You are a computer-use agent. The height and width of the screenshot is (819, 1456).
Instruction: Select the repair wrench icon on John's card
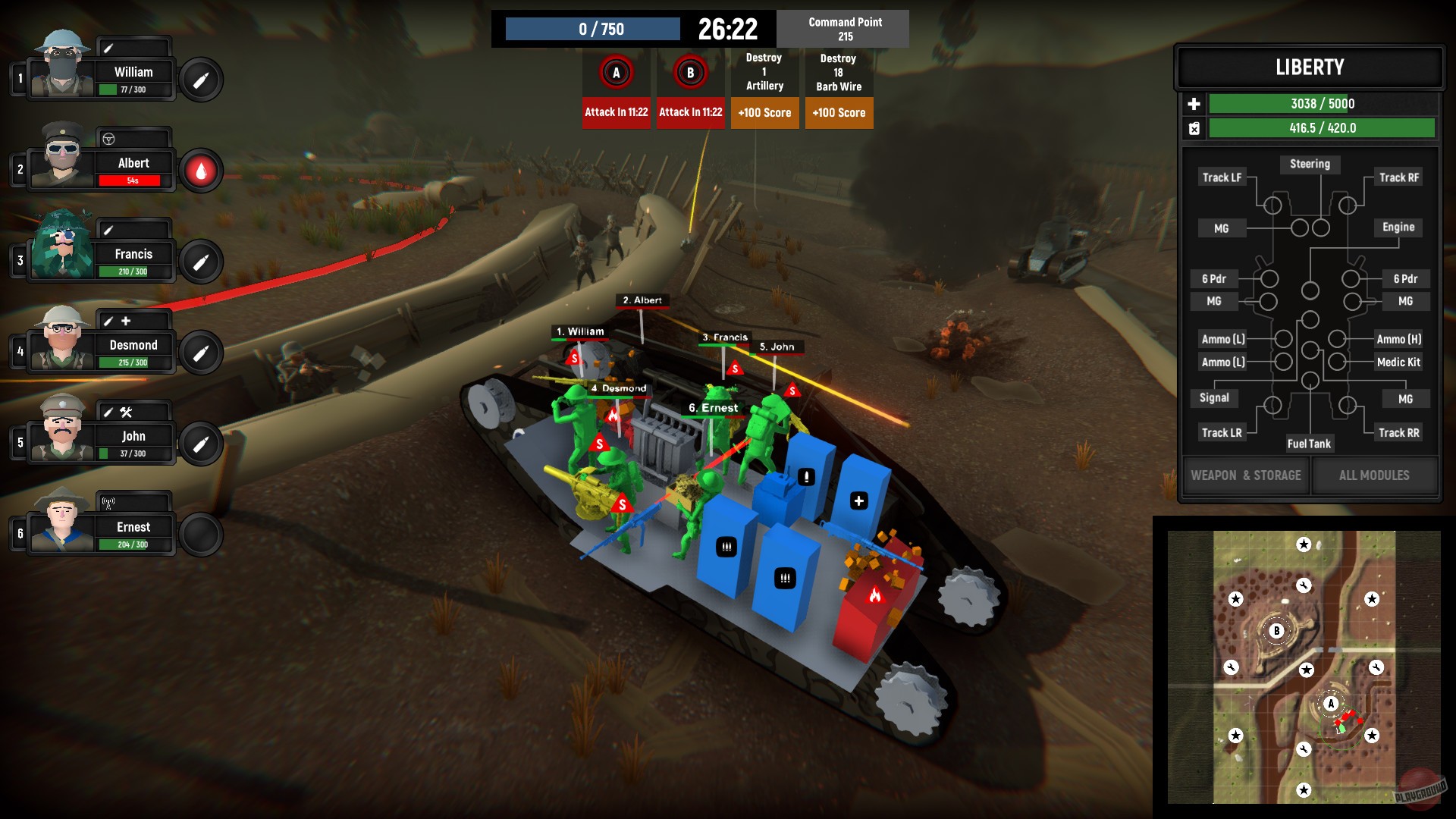pyautogui.click(x=127, y=411)
